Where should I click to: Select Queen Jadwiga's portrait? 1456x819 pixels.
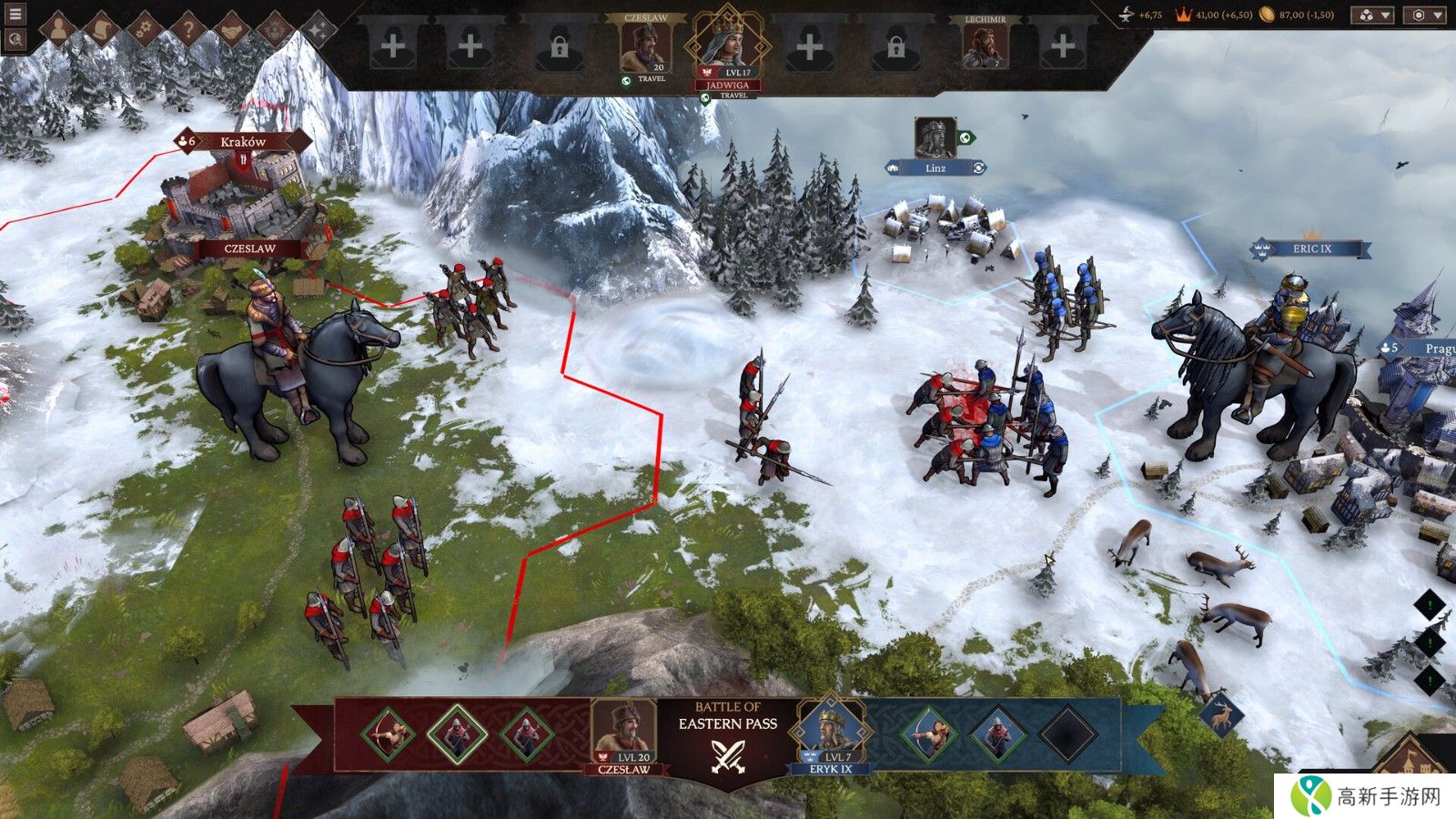[x=726, y=44]
